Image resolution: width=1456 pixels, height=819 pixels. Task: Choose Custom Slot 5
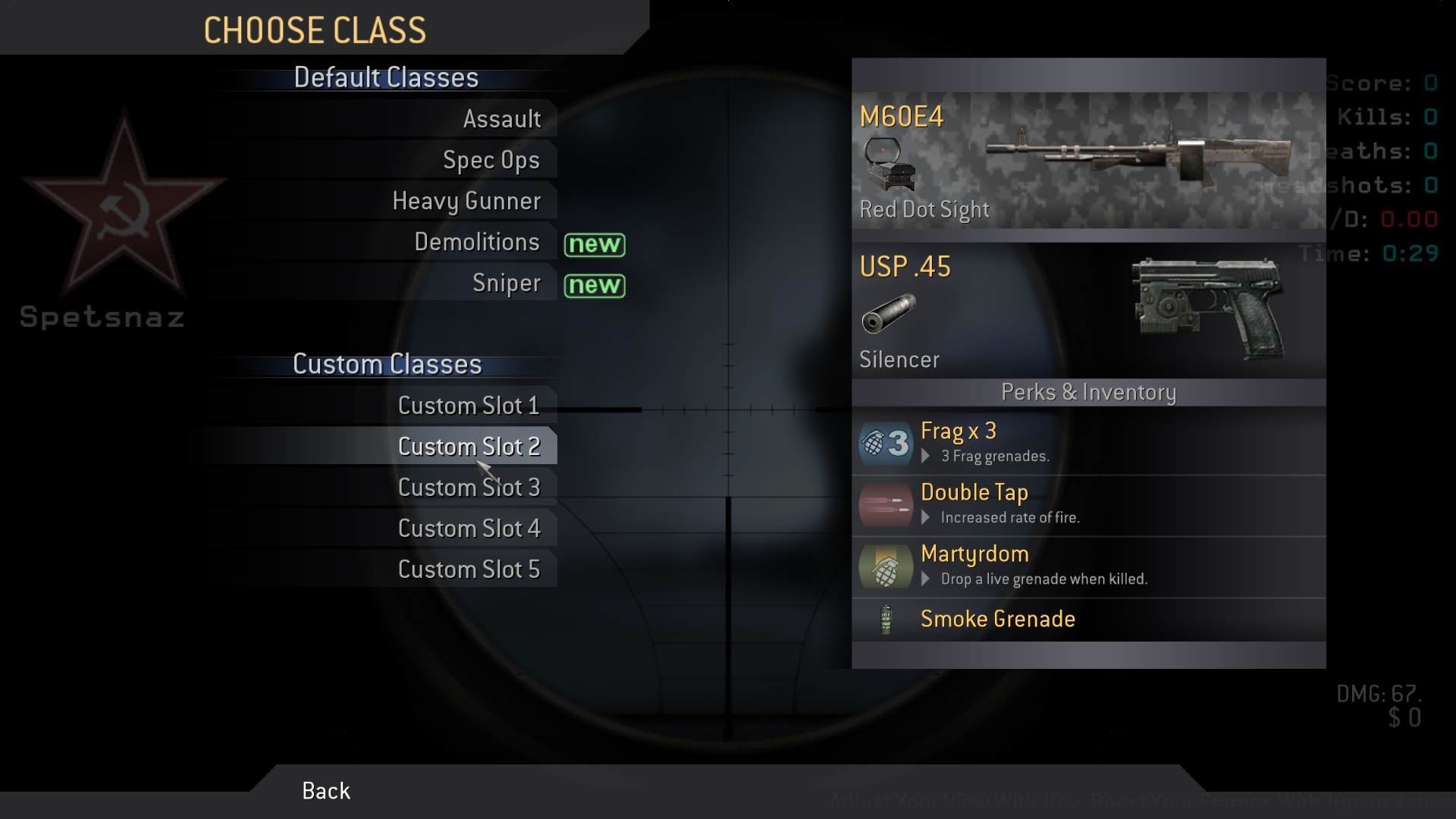tap(468, 570)
